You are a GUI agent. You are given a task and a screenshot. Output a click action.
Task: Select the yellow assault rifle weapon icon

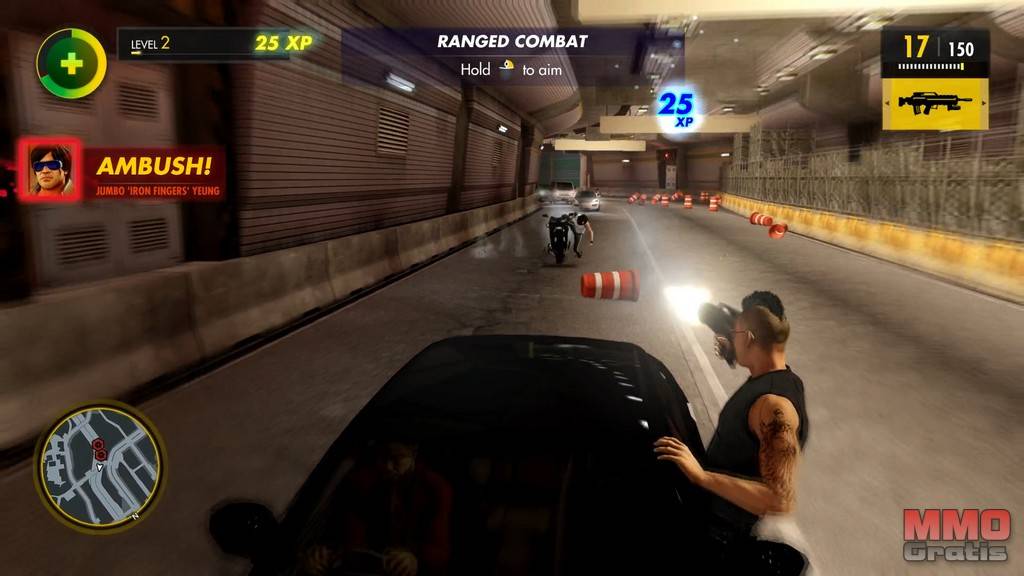pos(935,102)
